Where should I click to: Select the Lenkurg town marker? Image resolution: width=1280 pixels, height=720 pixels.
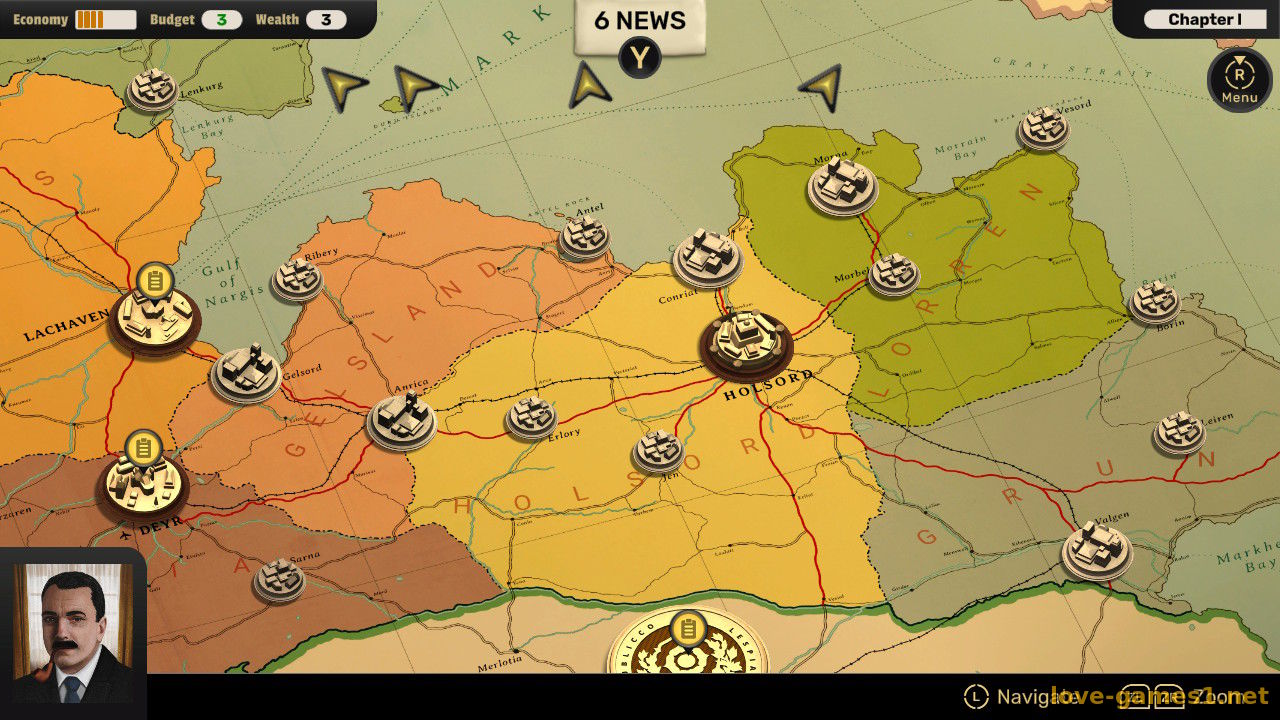pos(152,88)
